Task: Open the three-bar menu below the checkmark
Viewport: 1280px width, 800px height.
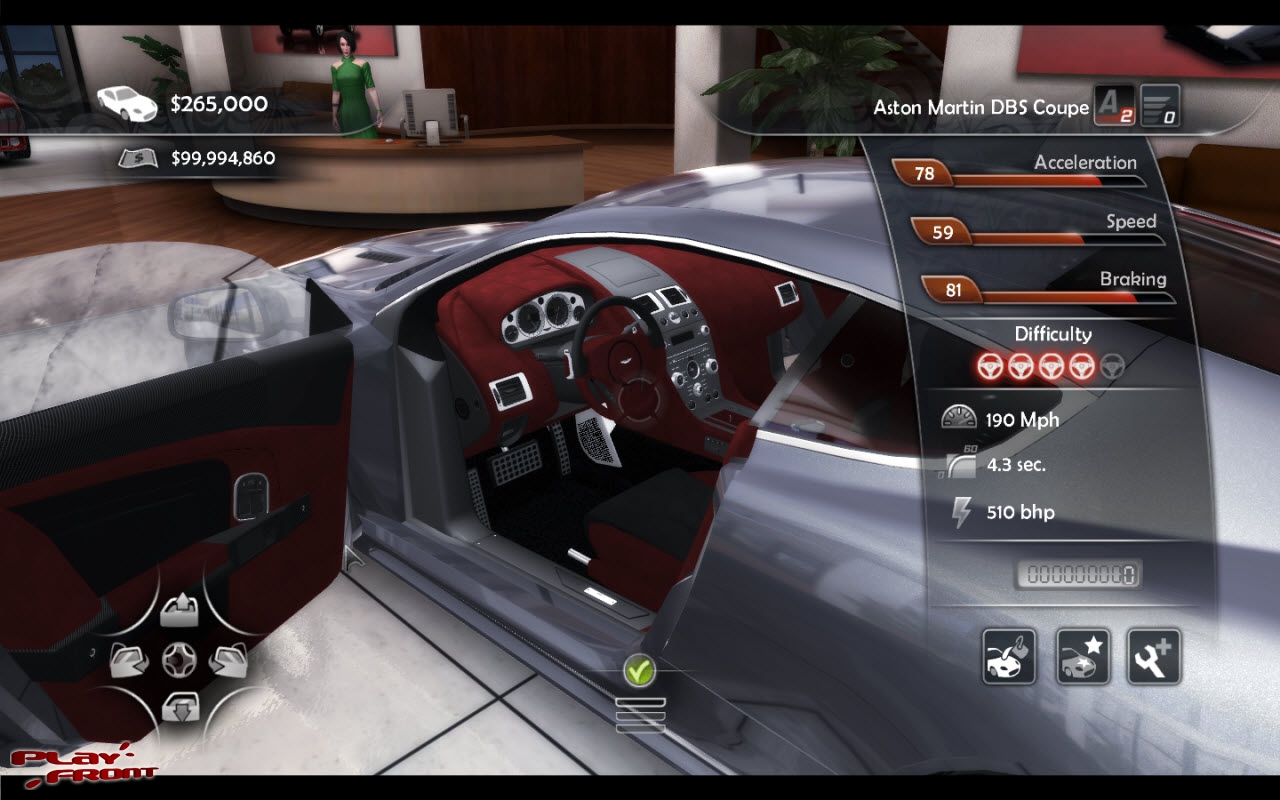Action: (640, 715)
